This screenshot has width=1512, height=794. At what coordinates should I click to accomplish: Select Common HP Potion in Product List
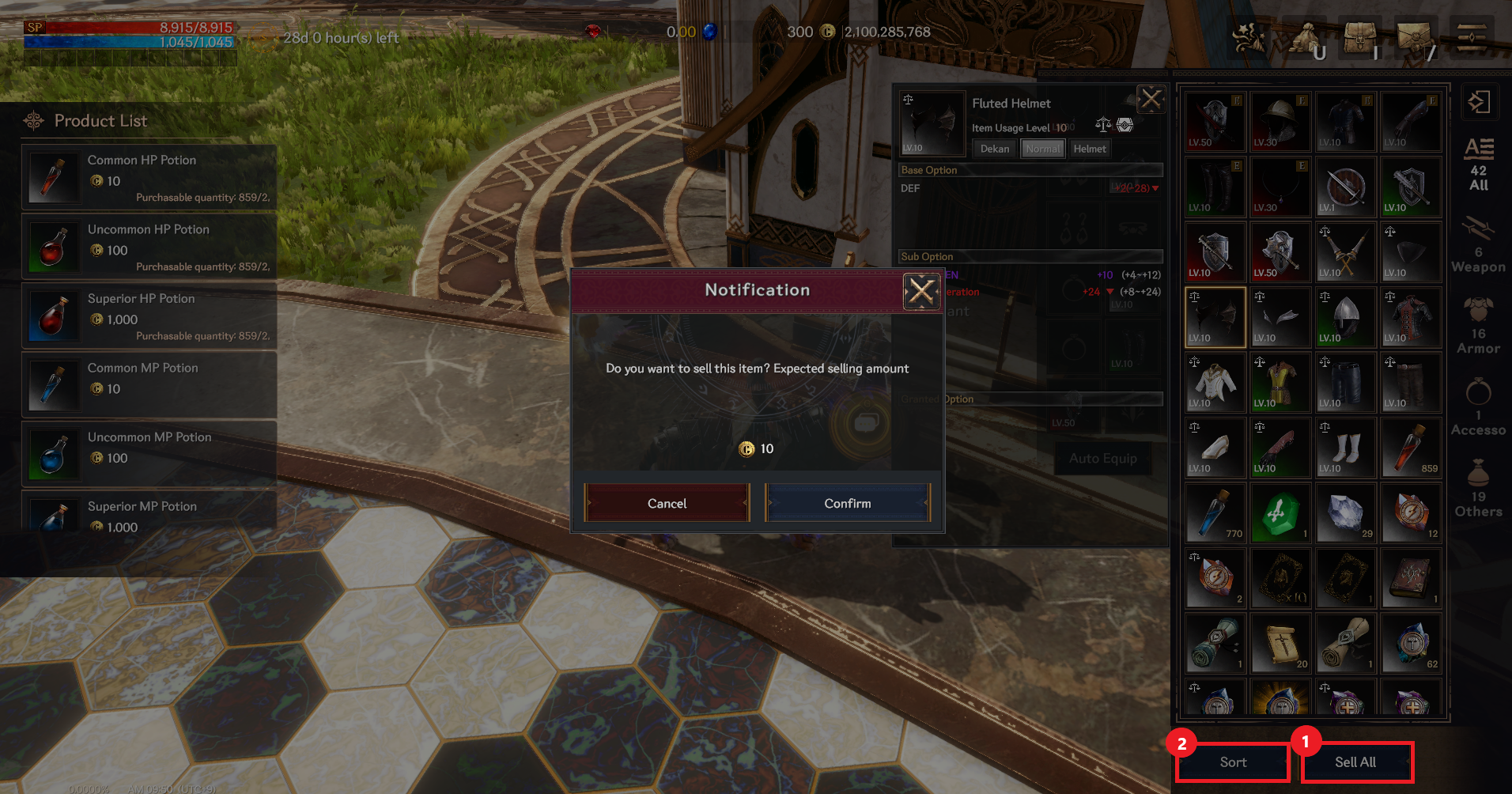[149, 177]
